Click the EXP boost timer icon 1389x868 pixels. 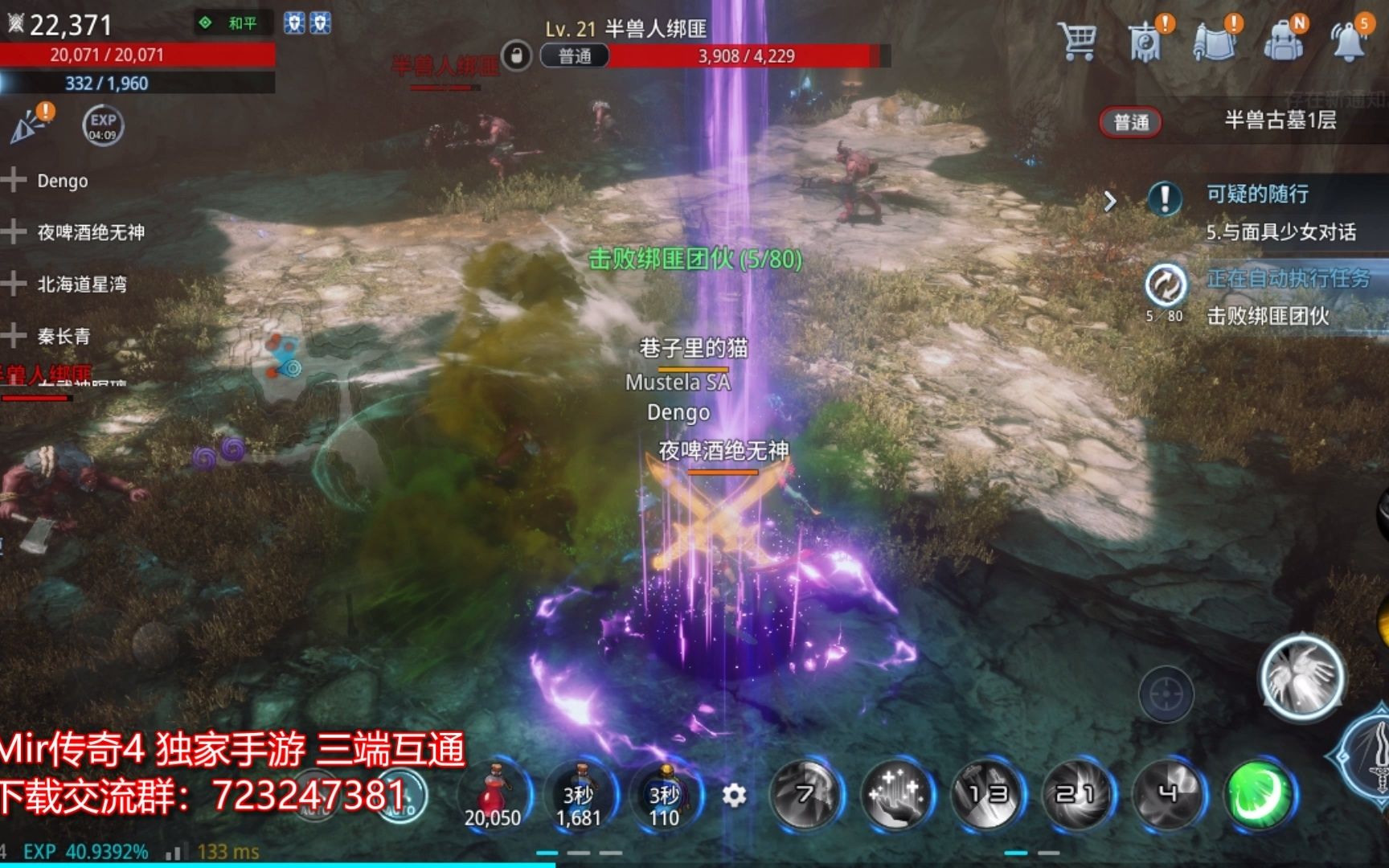pos(103,125)
